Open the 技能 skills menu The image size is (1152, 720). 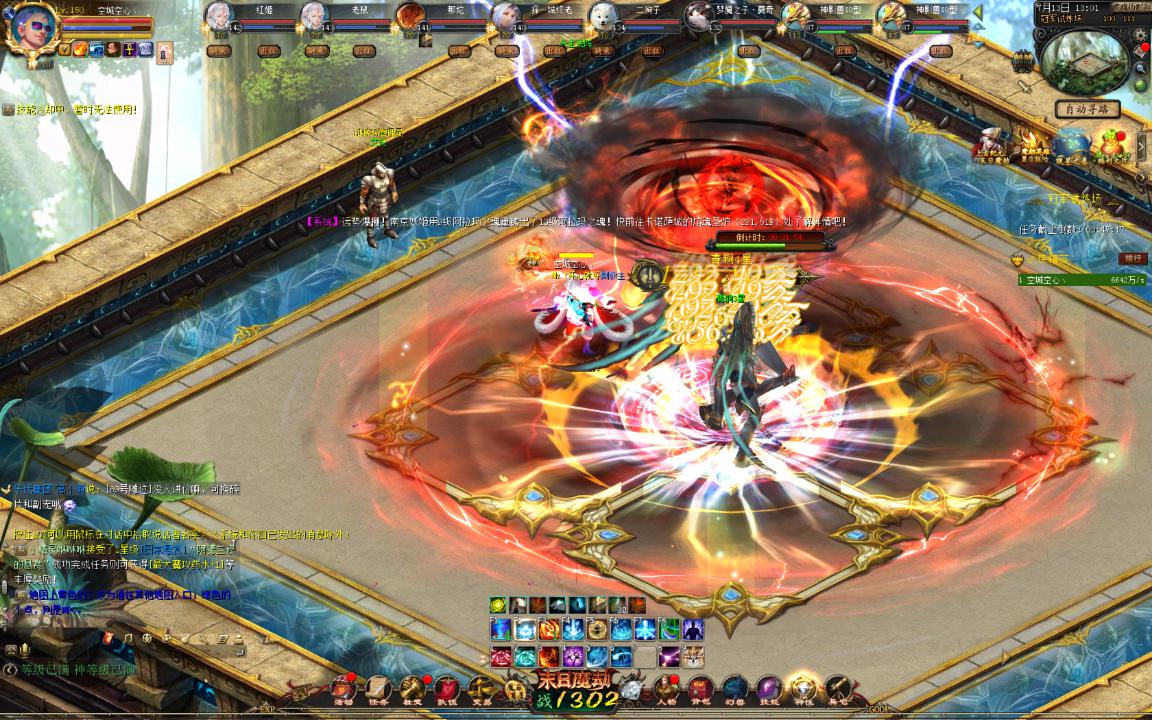pyautogui.click(x=769, y=689)
